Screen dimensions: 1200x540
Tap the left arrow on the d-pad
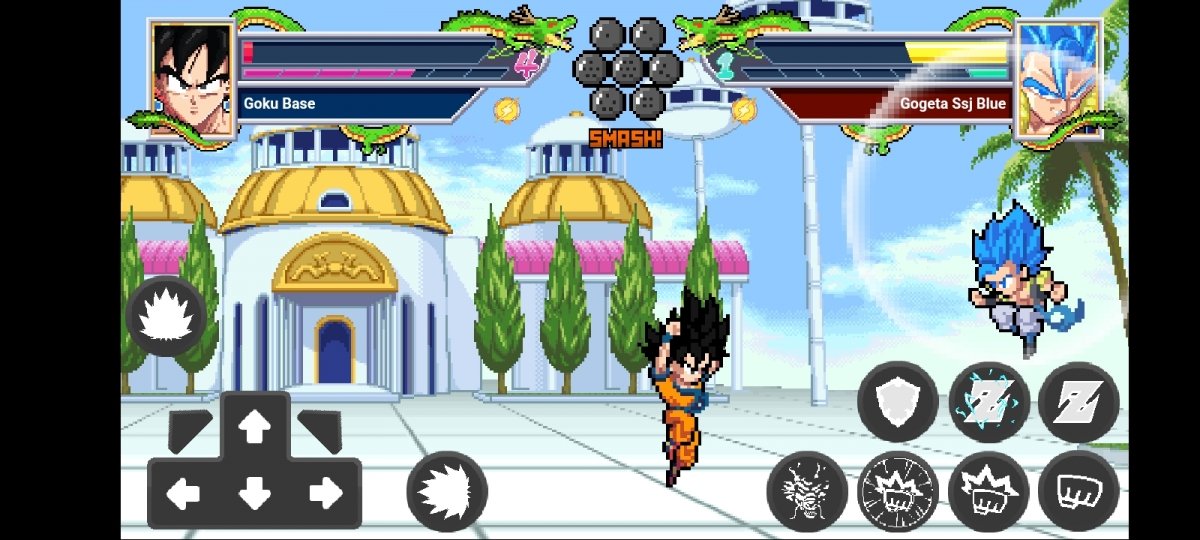coord(184,492)
